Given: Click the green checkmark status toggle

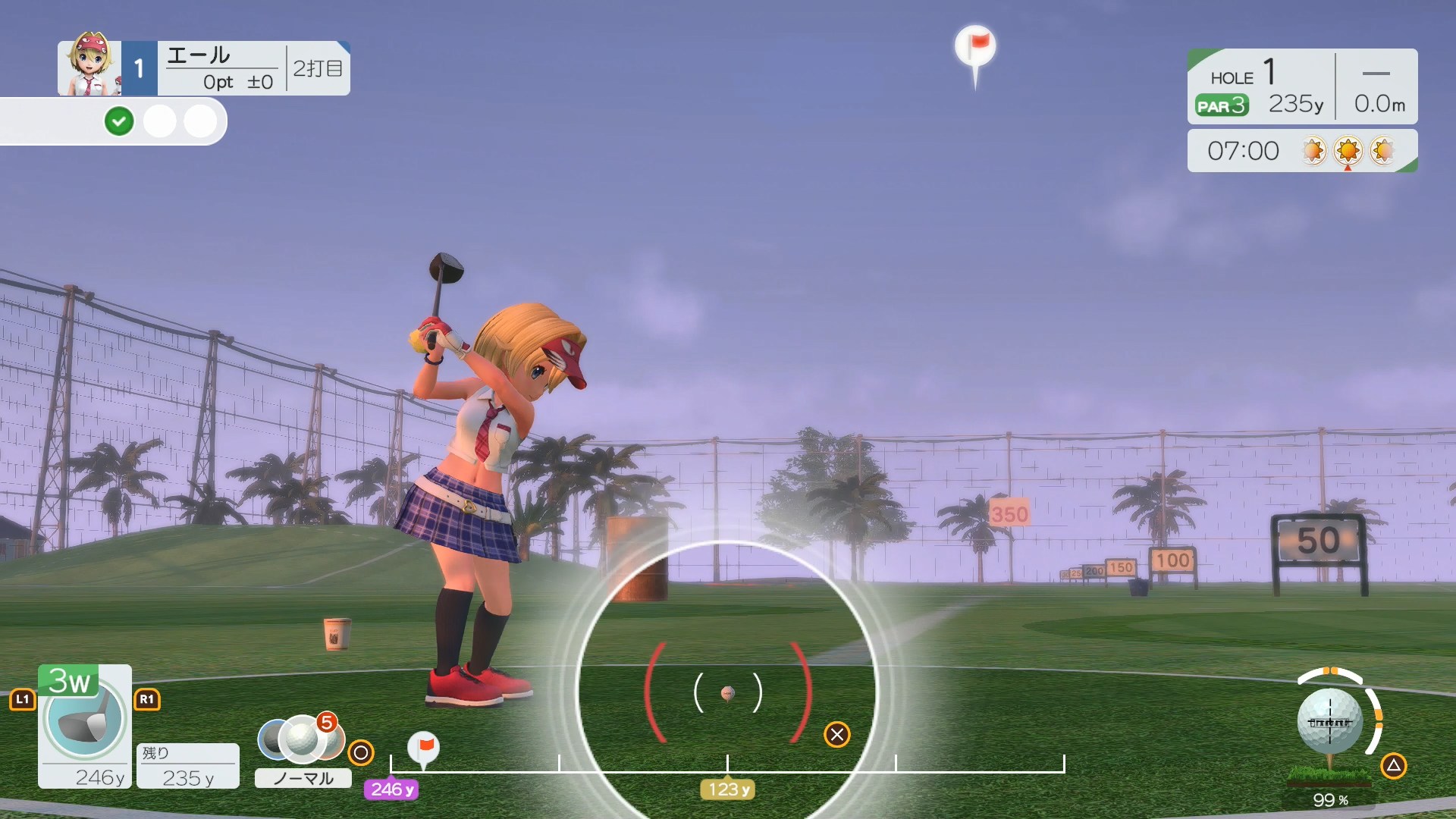Looking at the screenshot, I should tap(119, 121).
